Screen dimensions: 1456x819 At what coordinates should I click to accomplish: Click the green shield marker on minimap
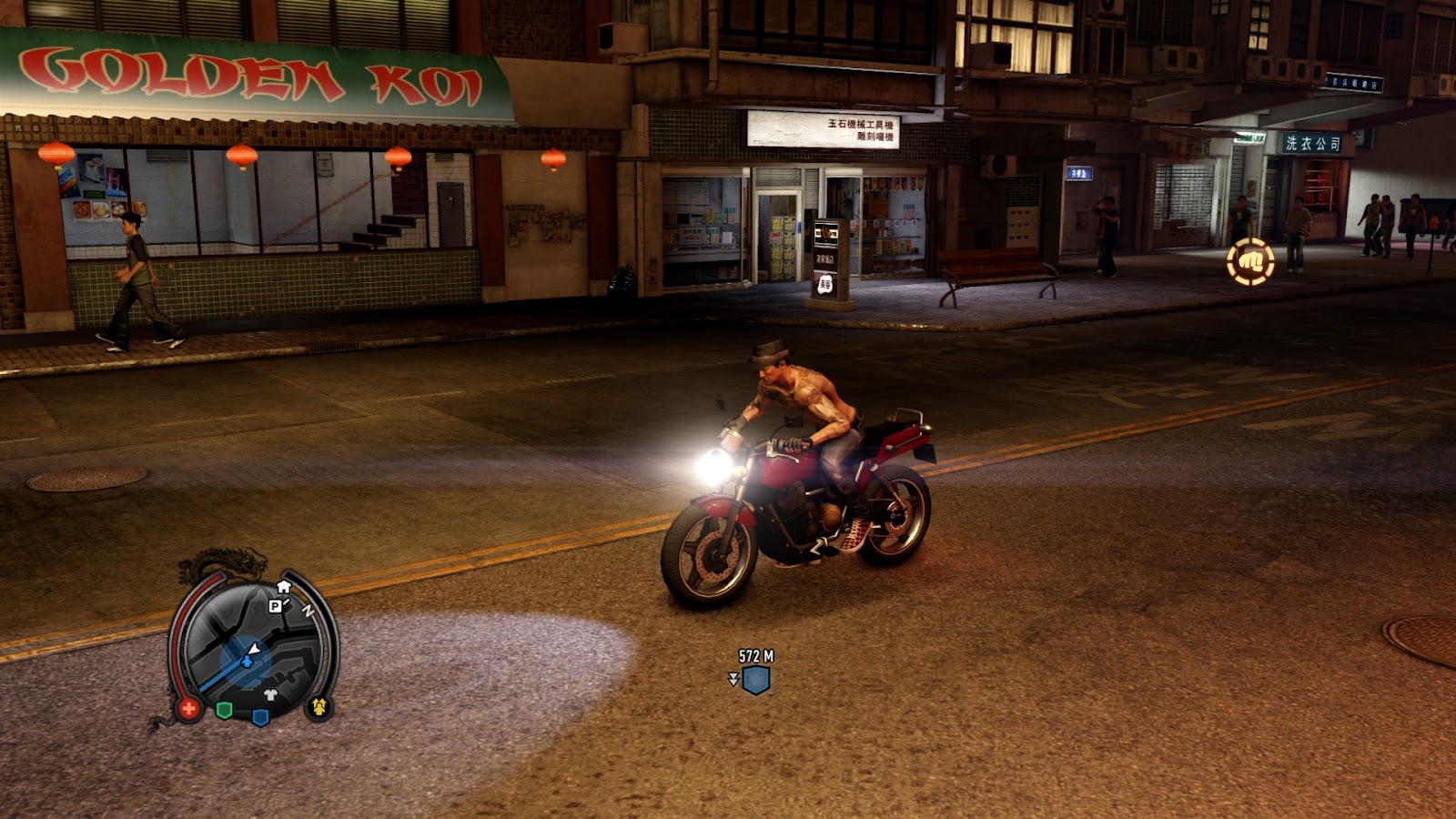(x=224, y=710)
